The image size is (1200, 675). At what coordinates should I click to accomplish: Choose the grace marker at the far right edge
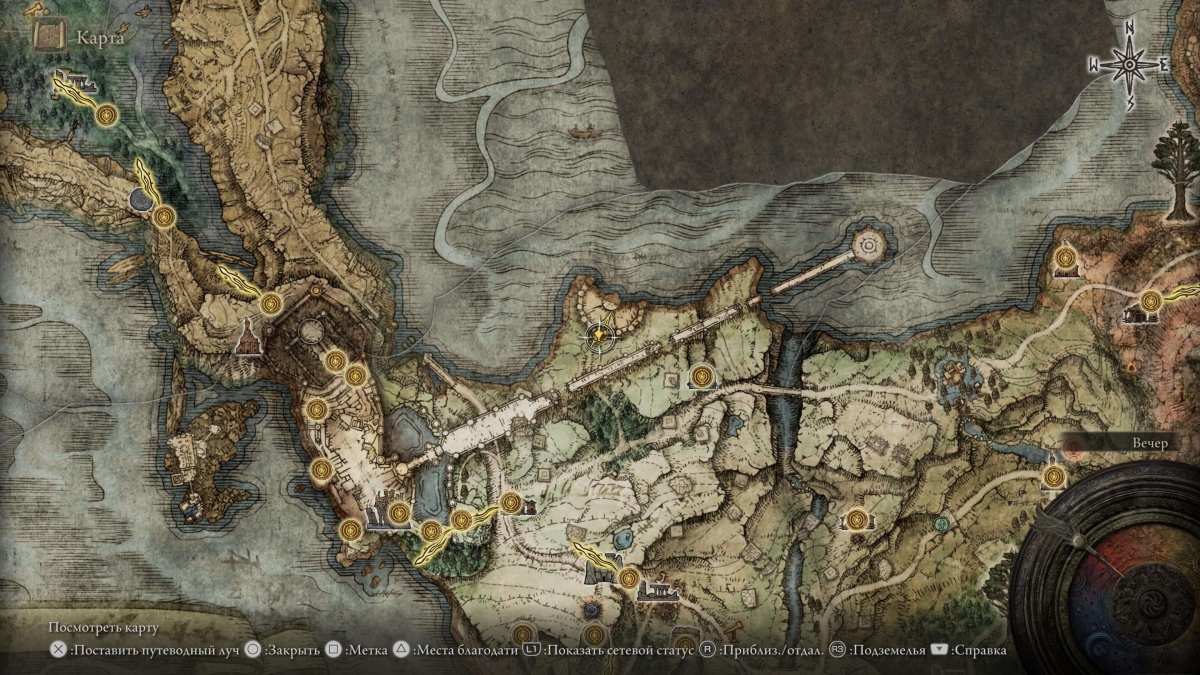pos(1150,300)
